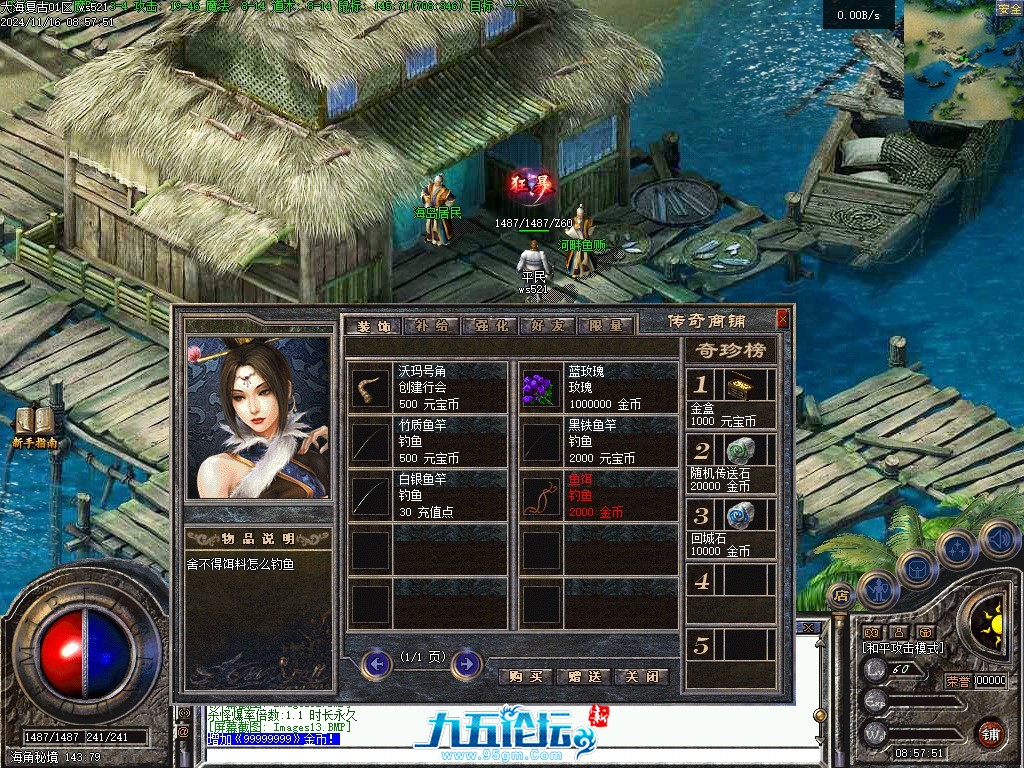This screenshot has width=1024, height=768.
Task: Click the 赠送 gift button
Action: (583, 676)
